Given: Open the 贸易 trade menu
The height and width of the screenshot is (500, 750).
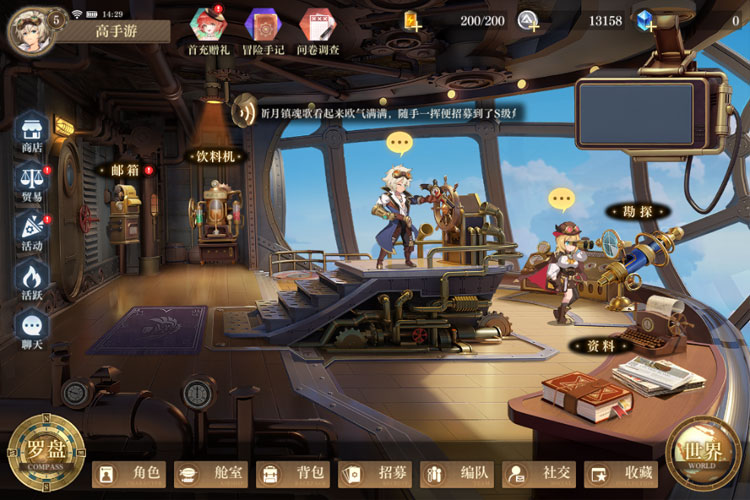Looking at the screenshot, I should click(x=32, y=180).
